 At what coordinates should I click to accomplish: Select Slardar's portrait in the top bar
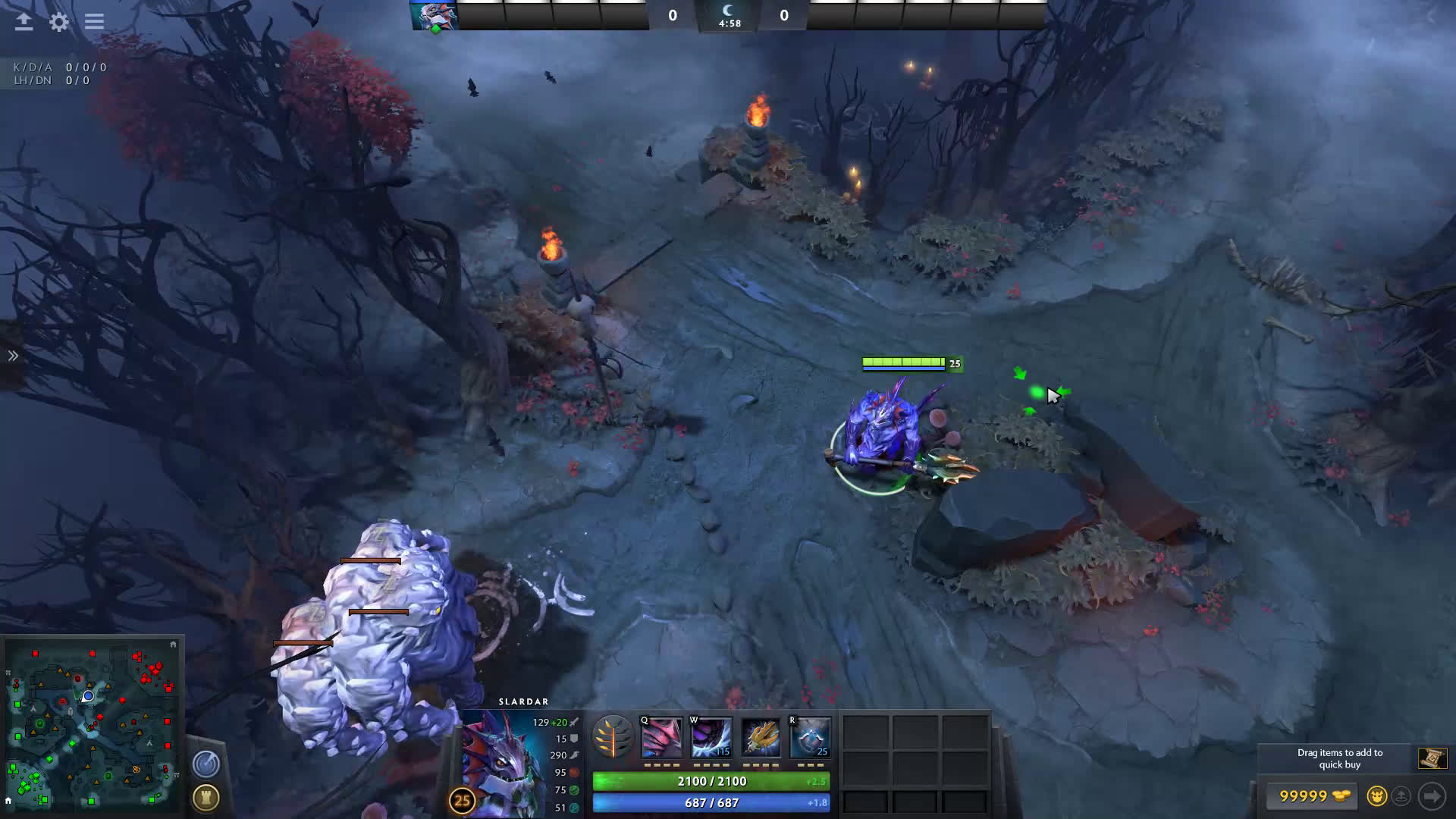pyautogui.click(x=434, y=15)
